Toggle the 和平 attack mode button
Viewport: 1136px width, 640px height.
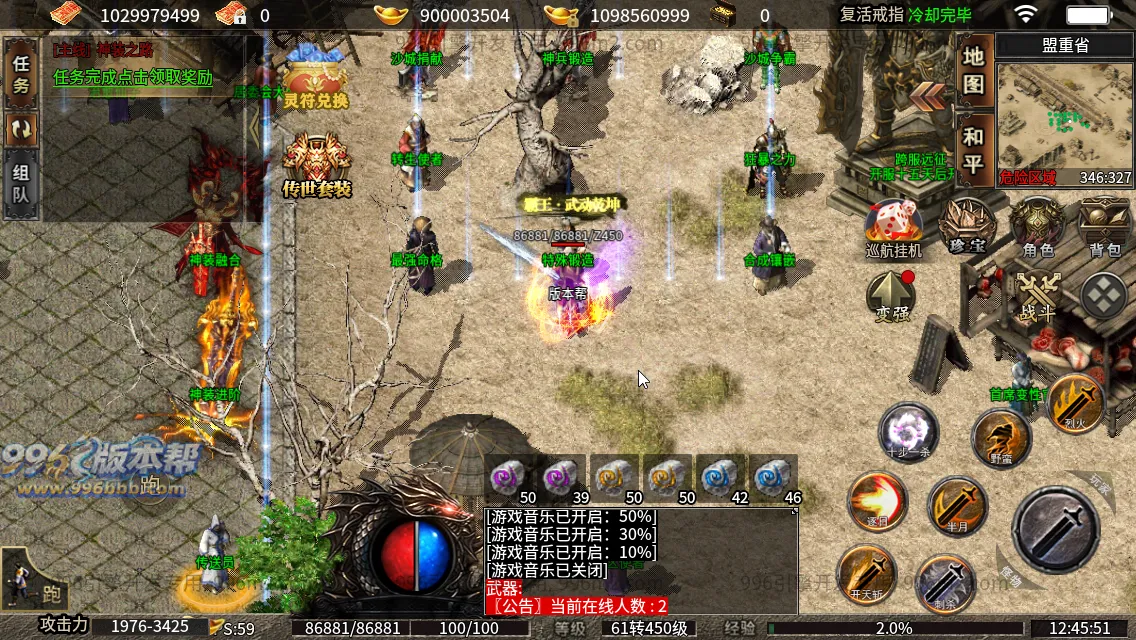click(x=973, y=150)
